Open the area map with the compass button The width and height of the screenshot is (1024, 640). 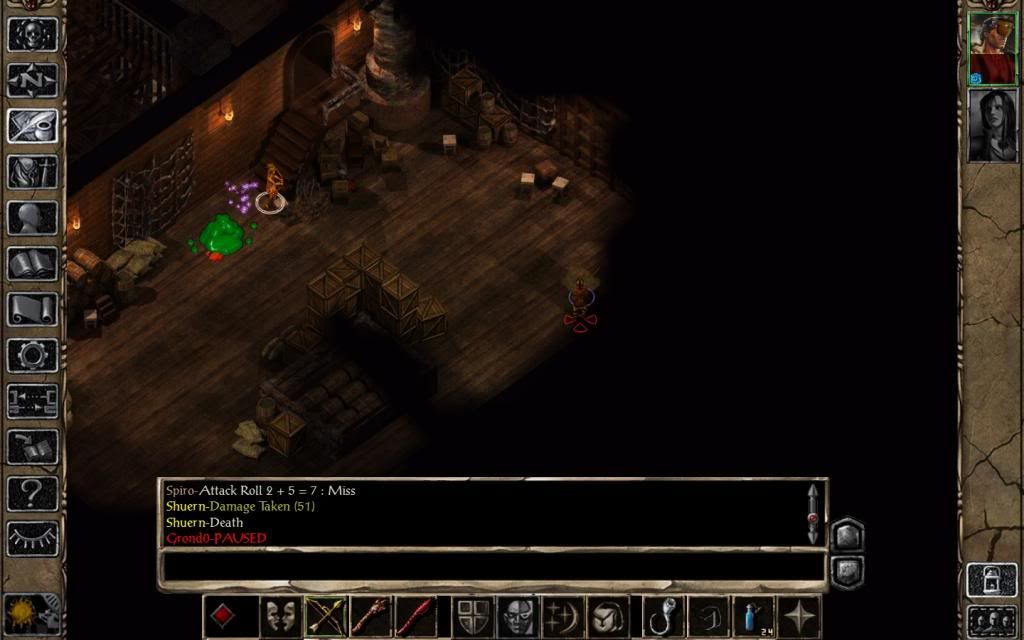(x=32, y=79)
